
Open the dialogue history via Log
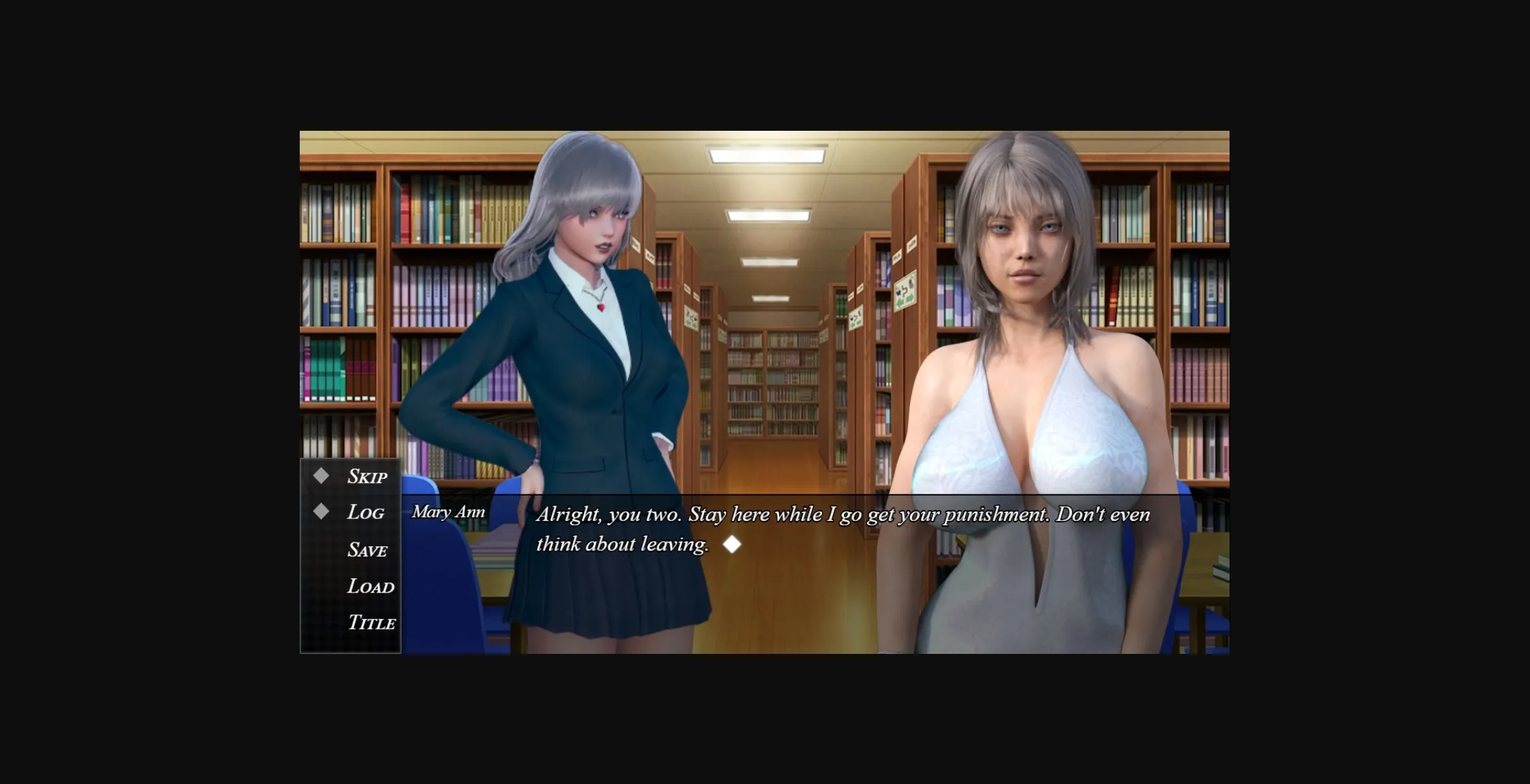pyautogui.click(x=365, y=512)
